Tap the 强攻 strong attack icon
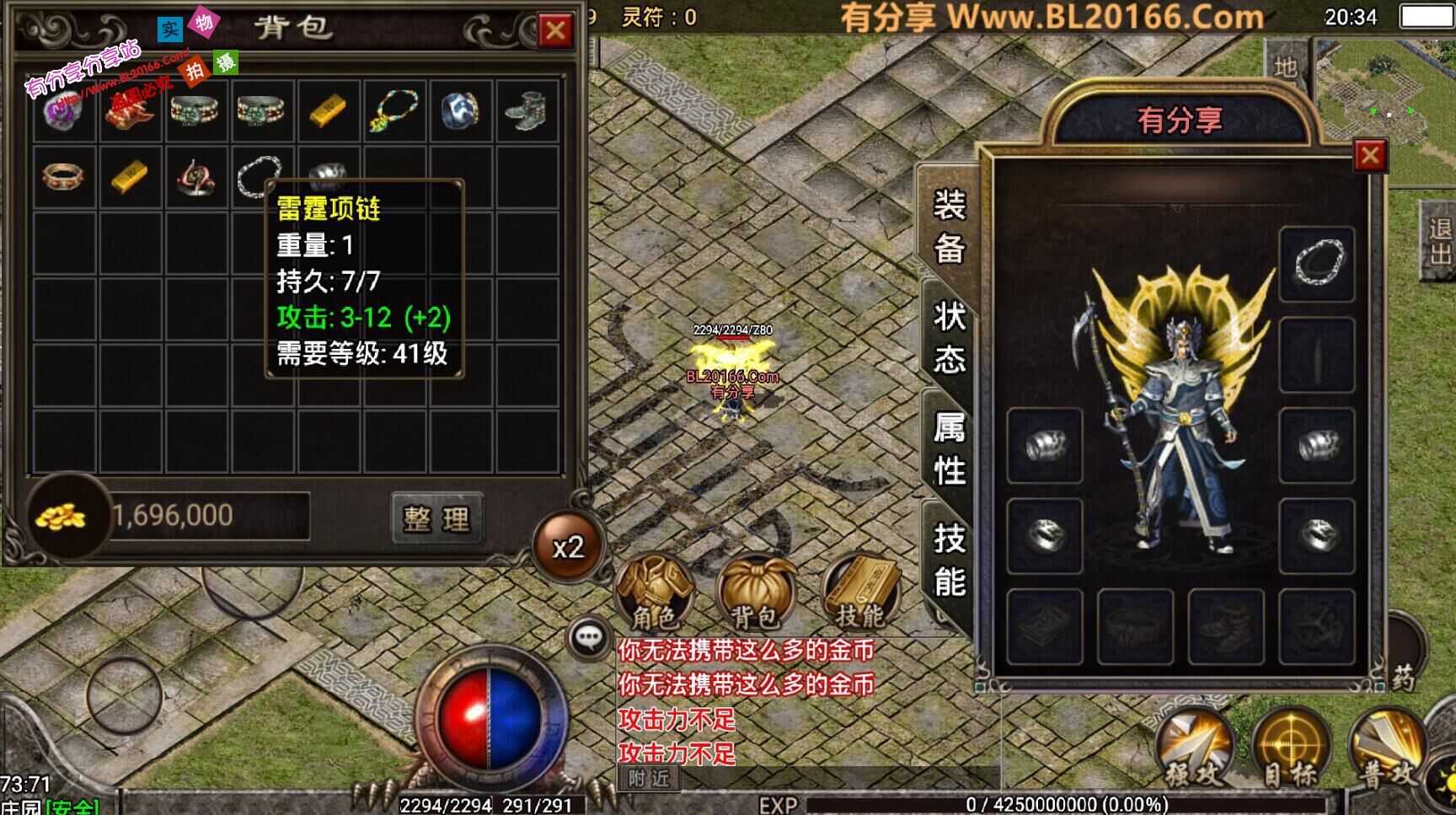The image size is (1456, 815). click(1196, 747)
